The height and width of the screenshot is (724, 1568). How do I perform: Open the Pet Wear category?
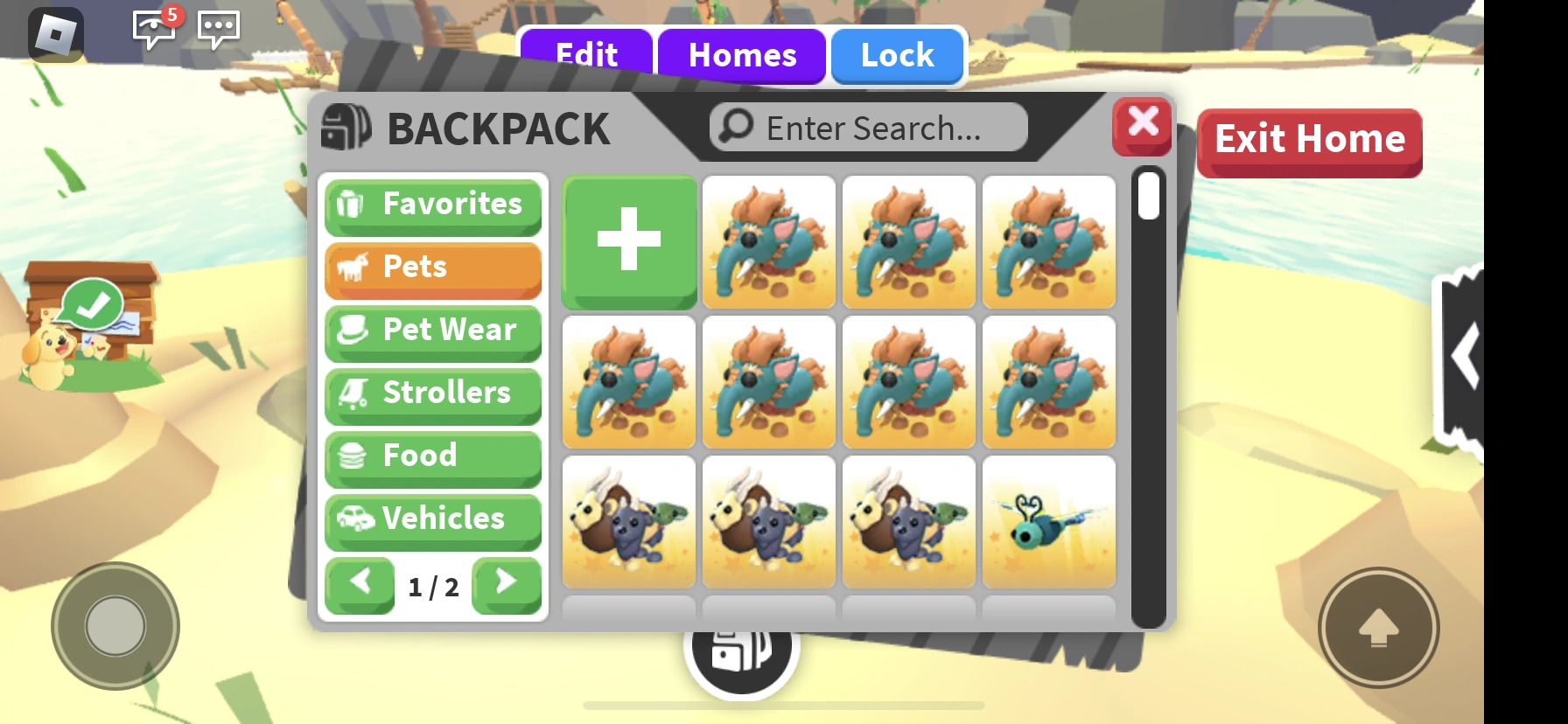pos(432,331)
